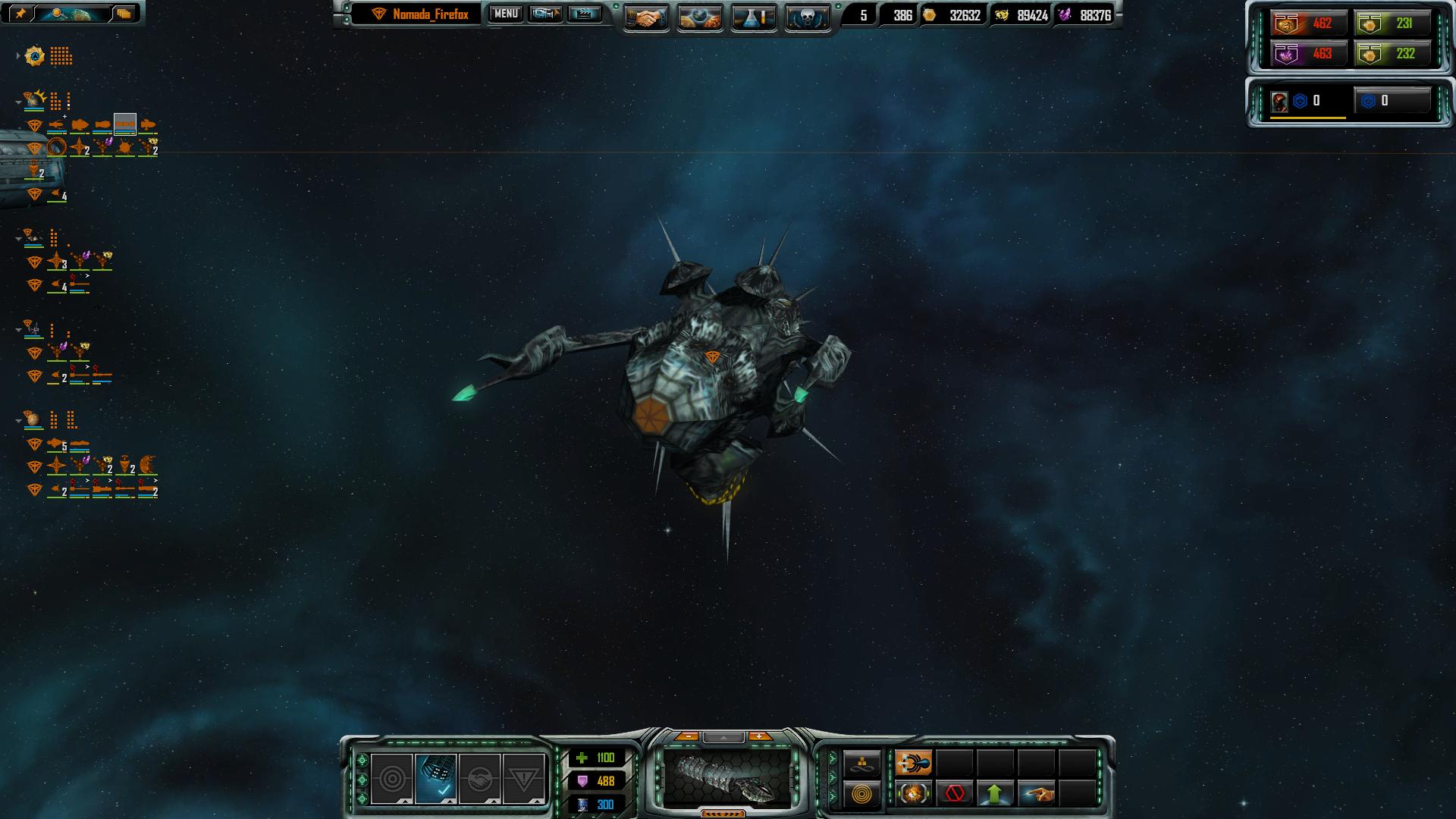Open the research flask screen
Image resolution: width=1456 pixels, height=819 pixels.
(754, 17)
